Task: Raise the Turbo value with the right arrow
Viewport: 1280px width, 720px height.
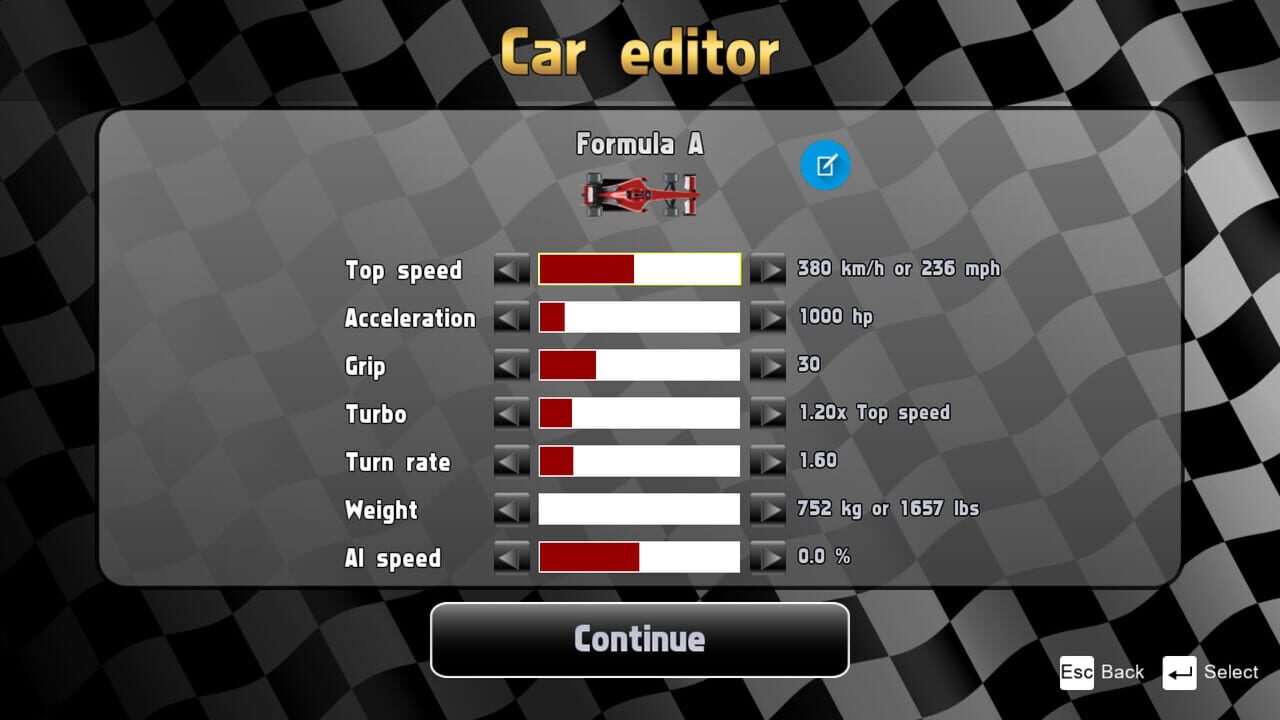Action: pos(769,413)
